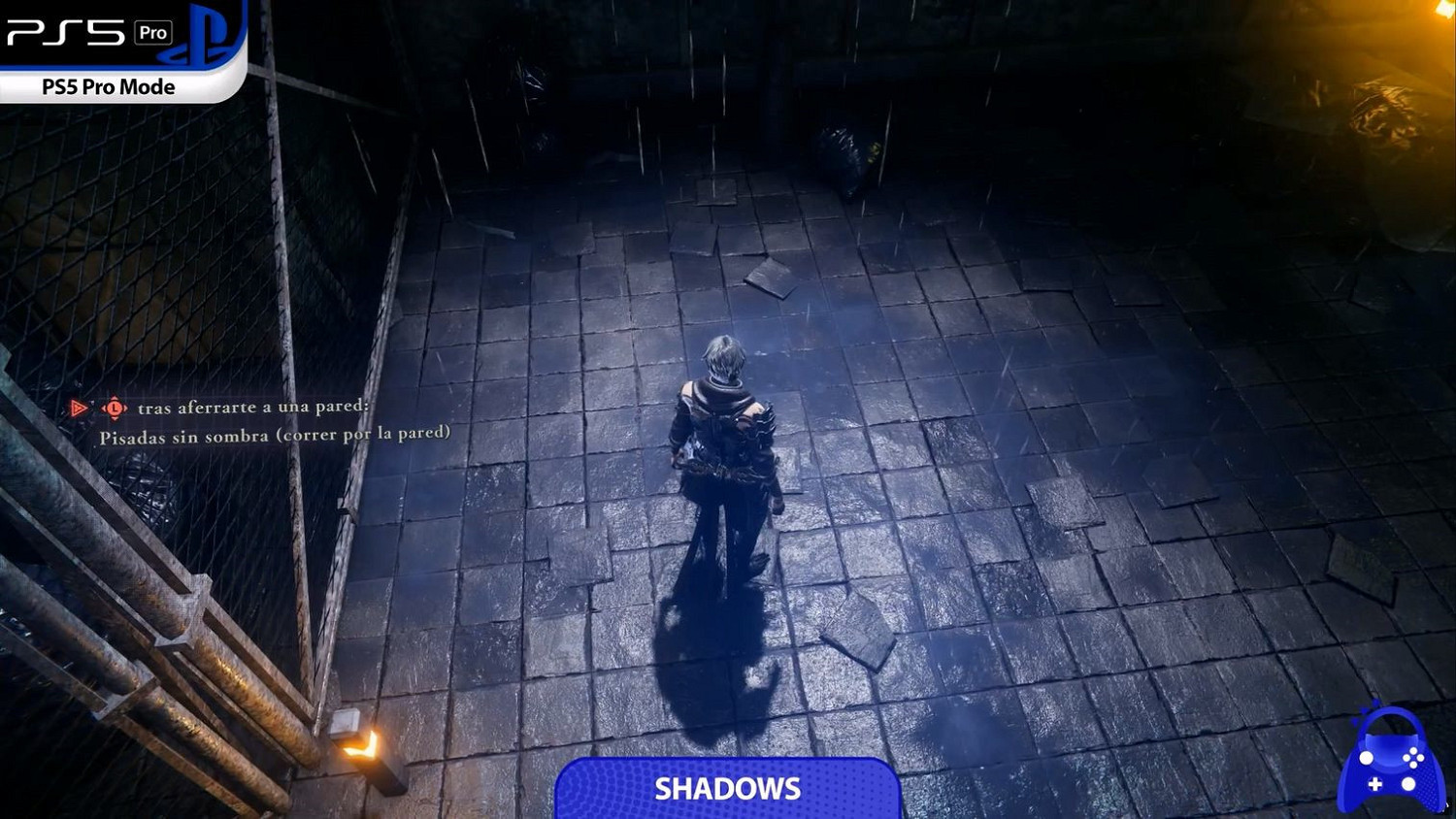Expand the left chevron on the stick icon
The width and height of the screenshot is (1456, 819).
103,408
